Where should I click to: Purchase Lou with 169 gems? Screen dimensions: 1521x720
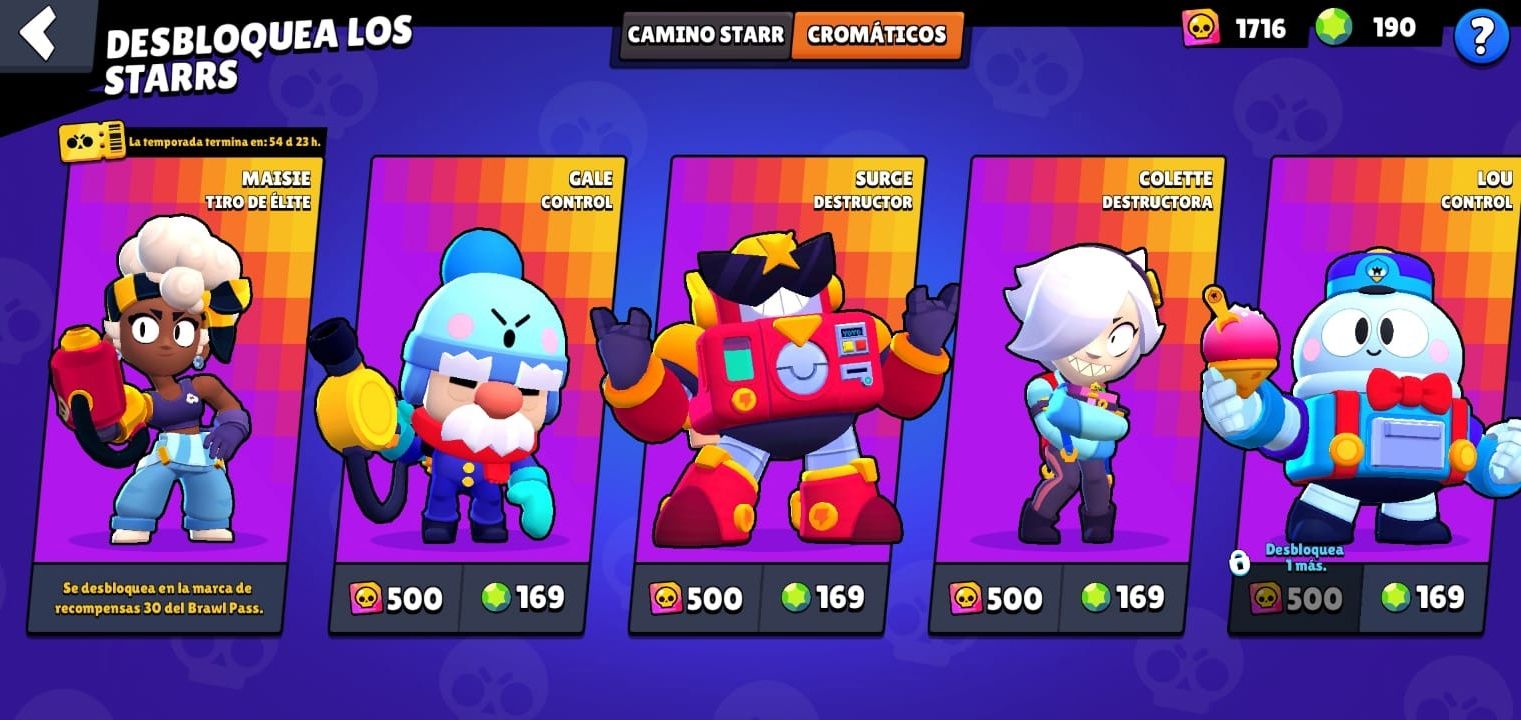click(1420, 599)
